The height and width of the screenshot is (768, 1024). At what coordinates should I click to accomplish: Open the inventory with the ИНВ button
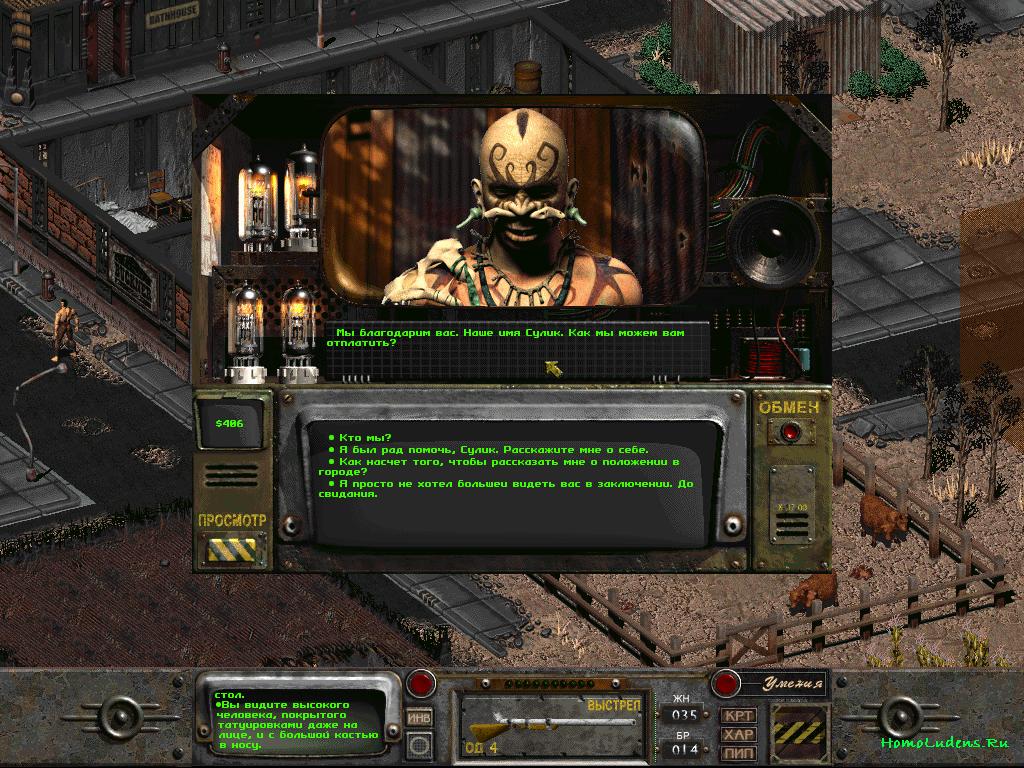tap(421, 717)
